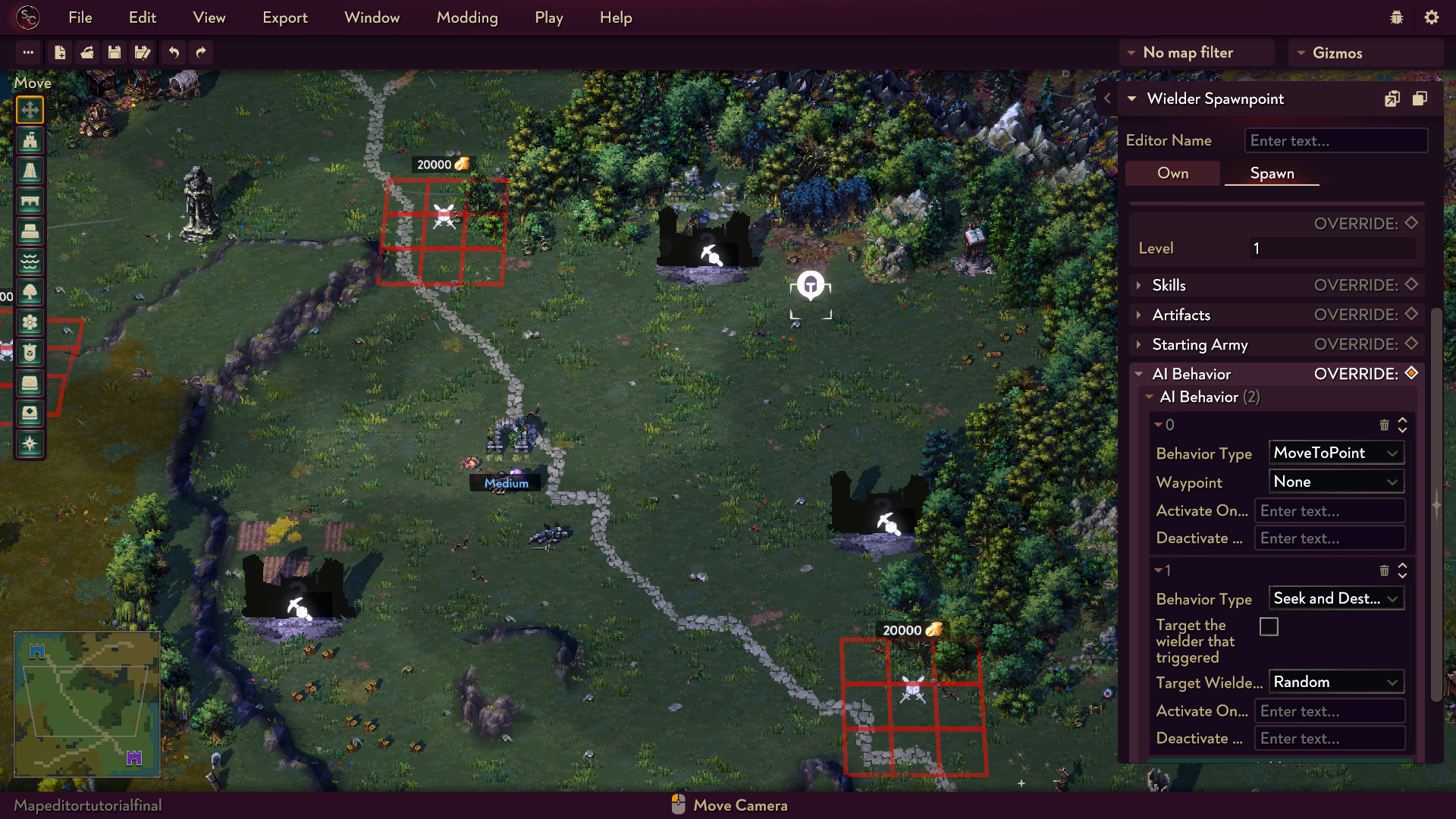The width and height of the screenshot is (1456, 819).
Task: Switch to the Own tab
Action: pos(1172,173)
